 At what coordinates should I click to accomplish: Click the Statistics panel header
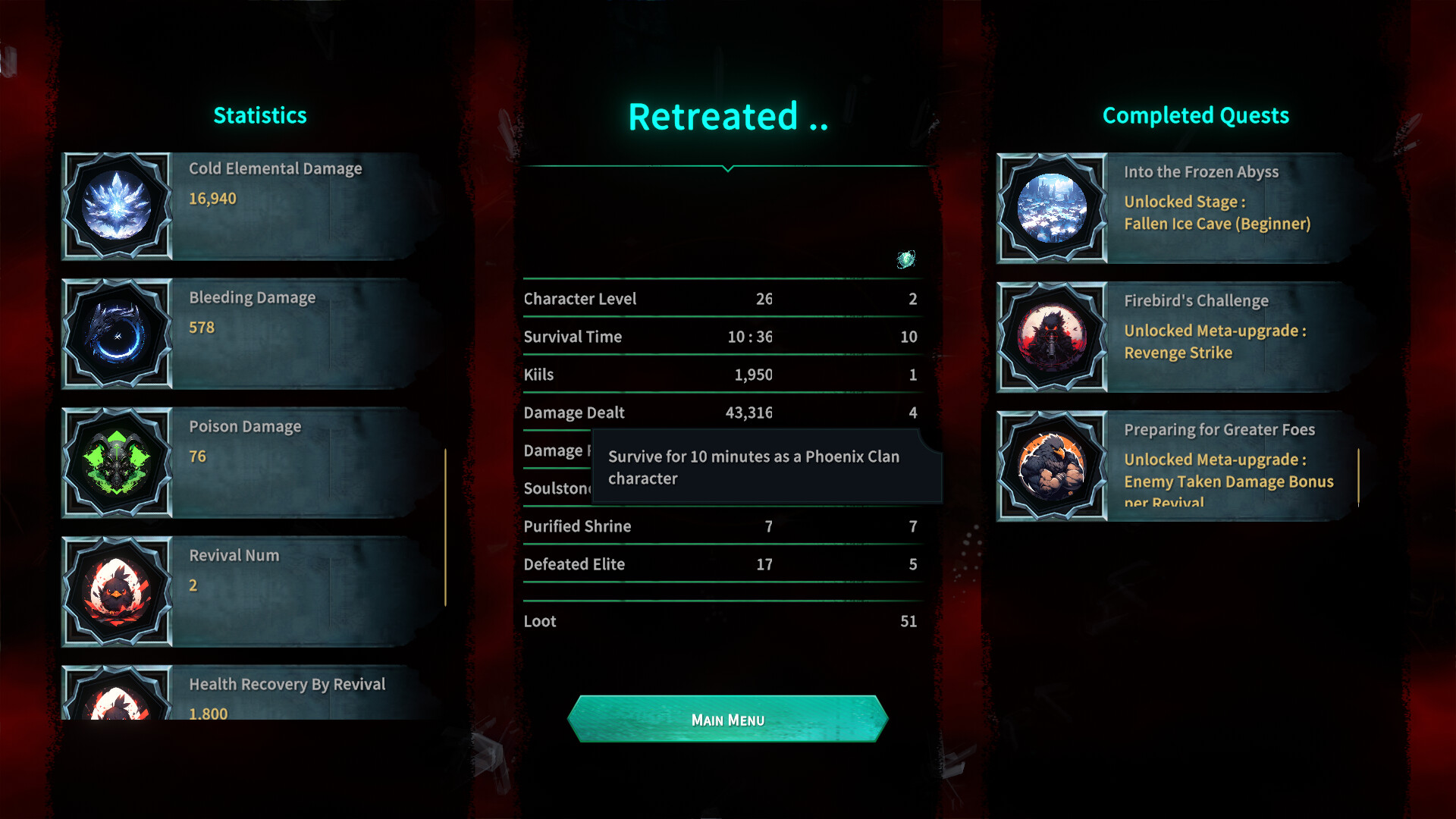click(260, 115)
